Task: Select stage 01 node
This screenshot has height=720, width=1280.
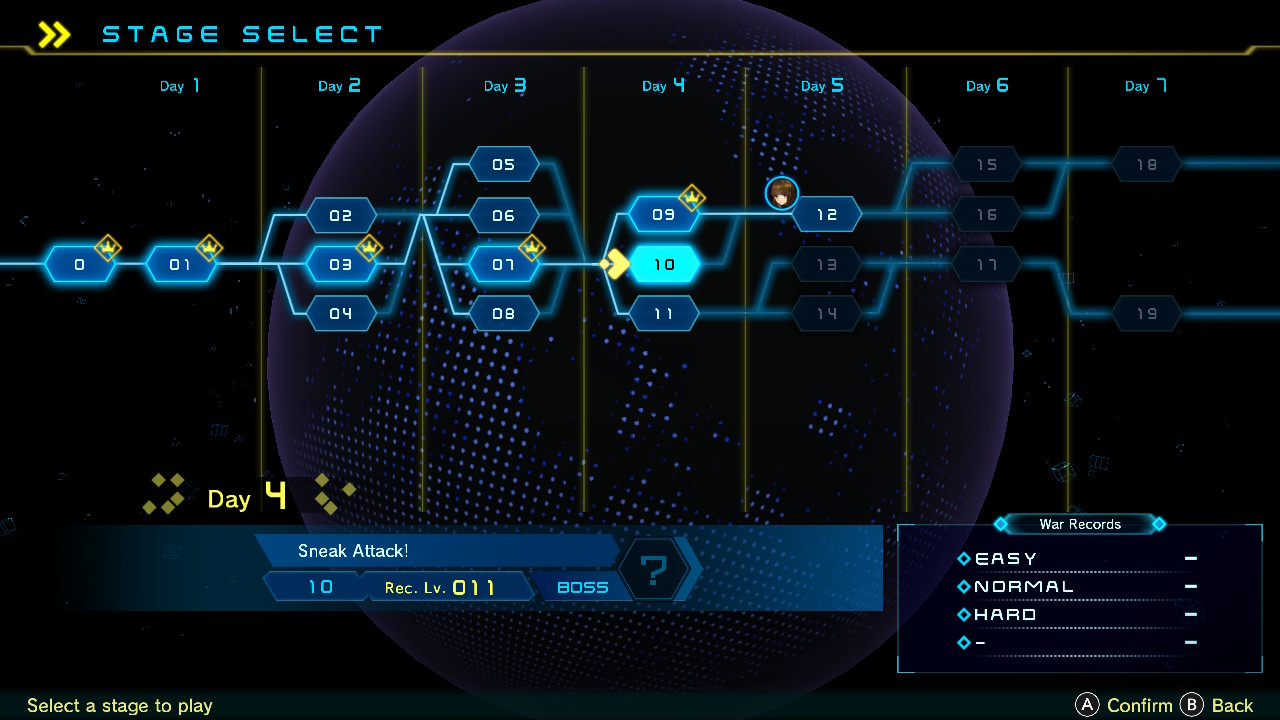Action: (180, 265)
